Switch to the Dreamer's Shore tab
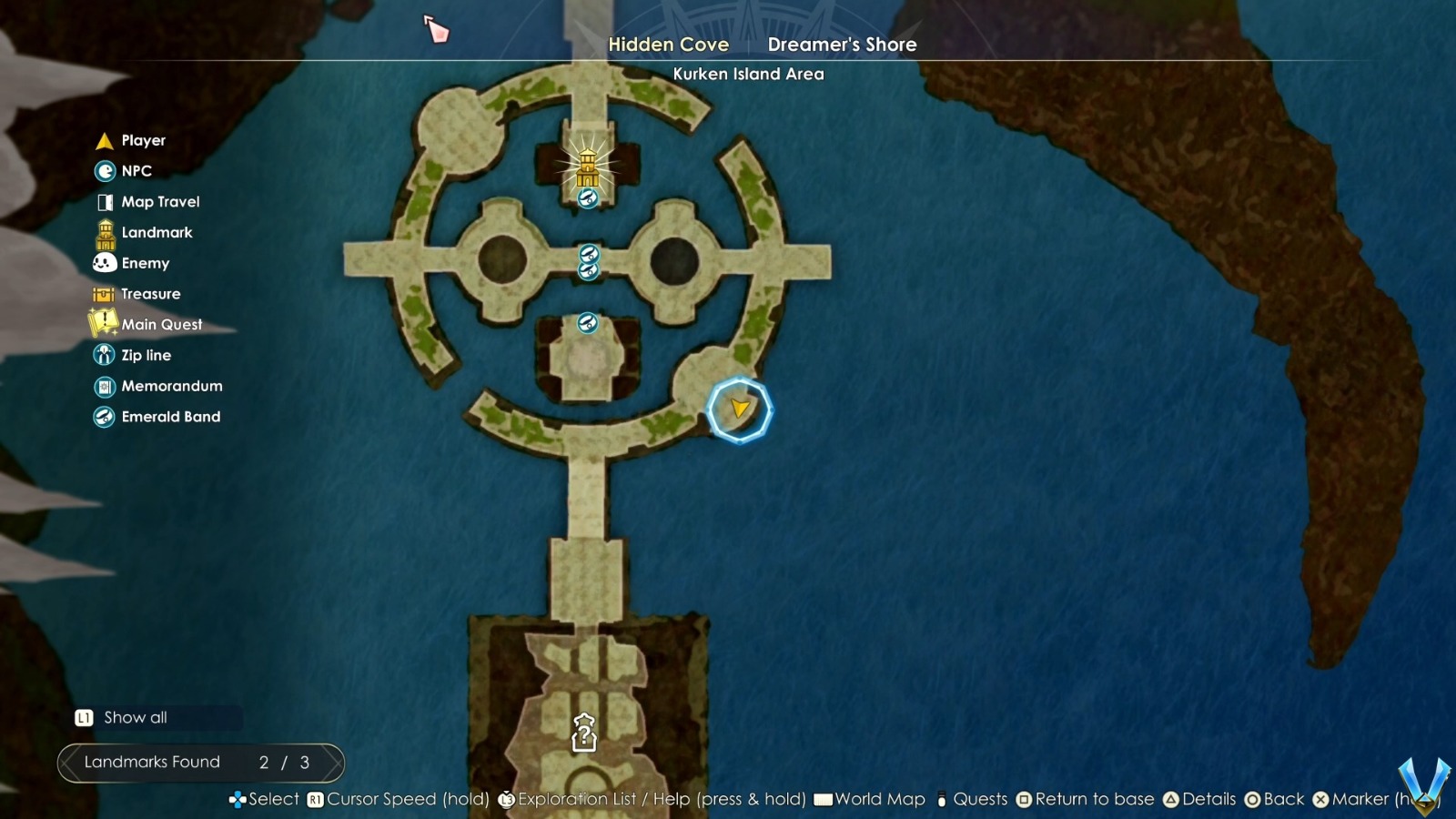This screenshot has width=1456, height=819. point(842,44)
